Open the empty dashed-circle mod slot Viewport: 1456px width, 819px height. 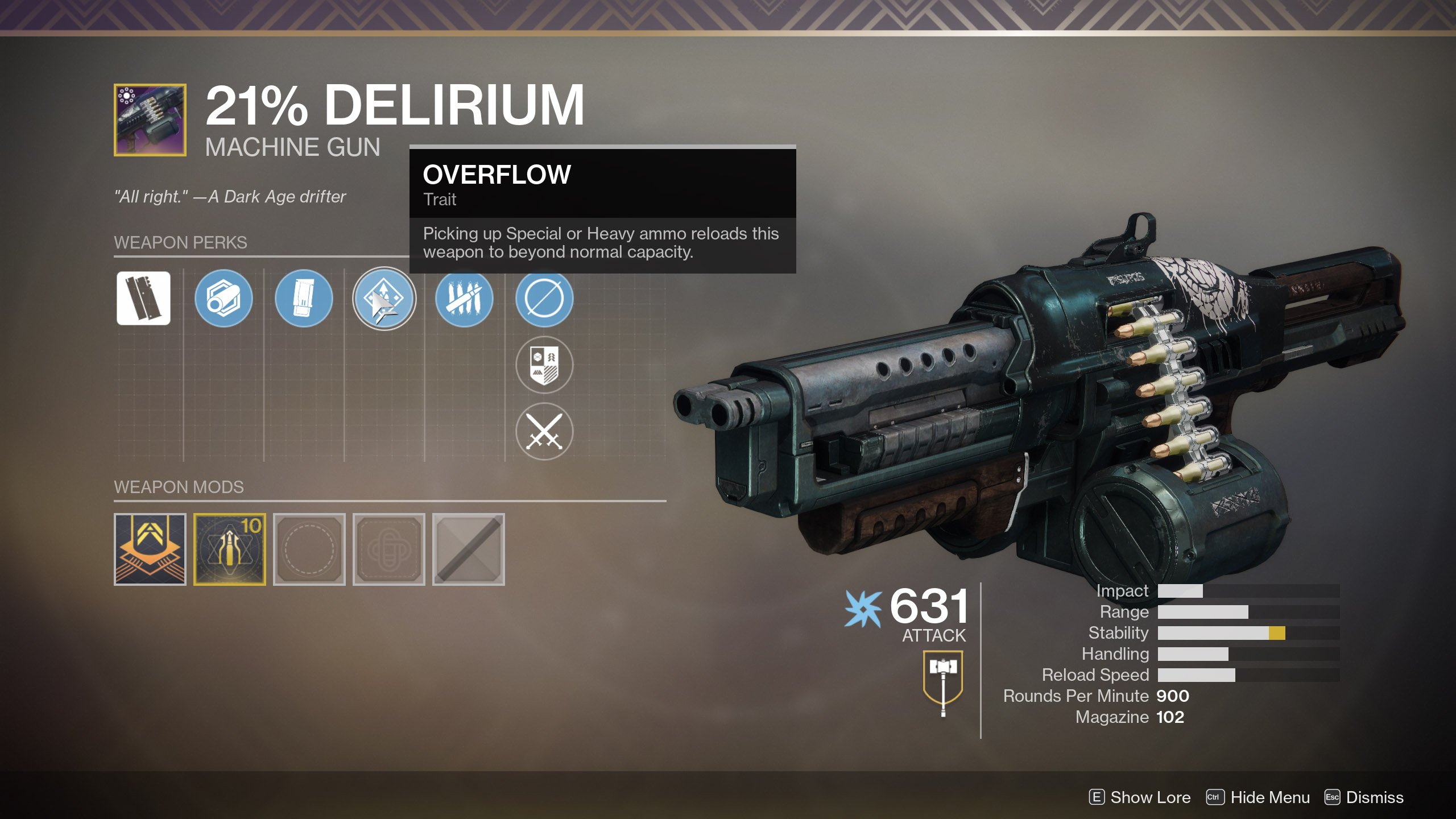pyautogui.click(x=309, y=549)
